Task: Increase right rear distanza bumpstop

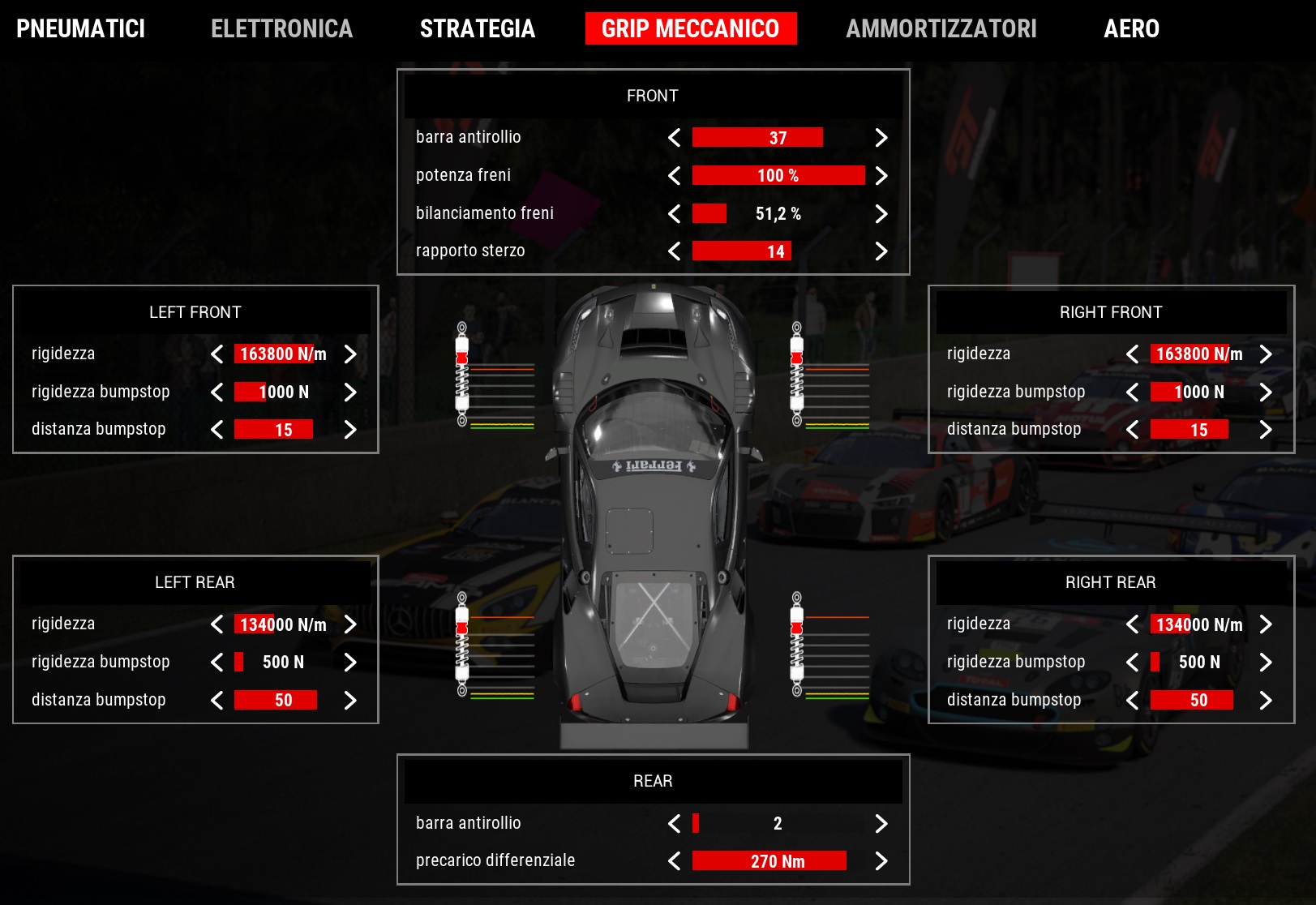Action: (x=1266, y=701)
